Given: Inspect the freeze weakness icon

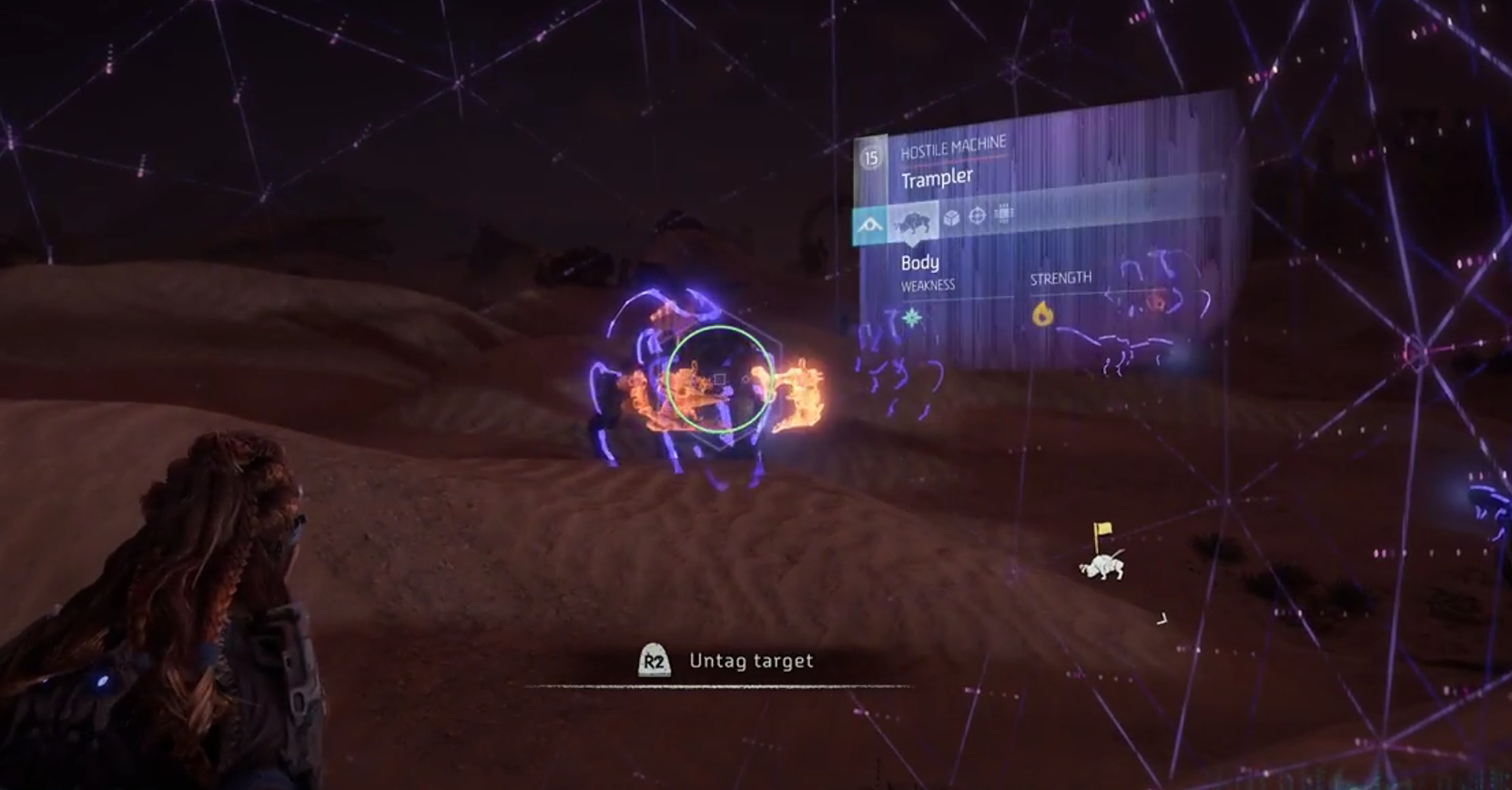Looking at the screenshot, I should [912, 318].
